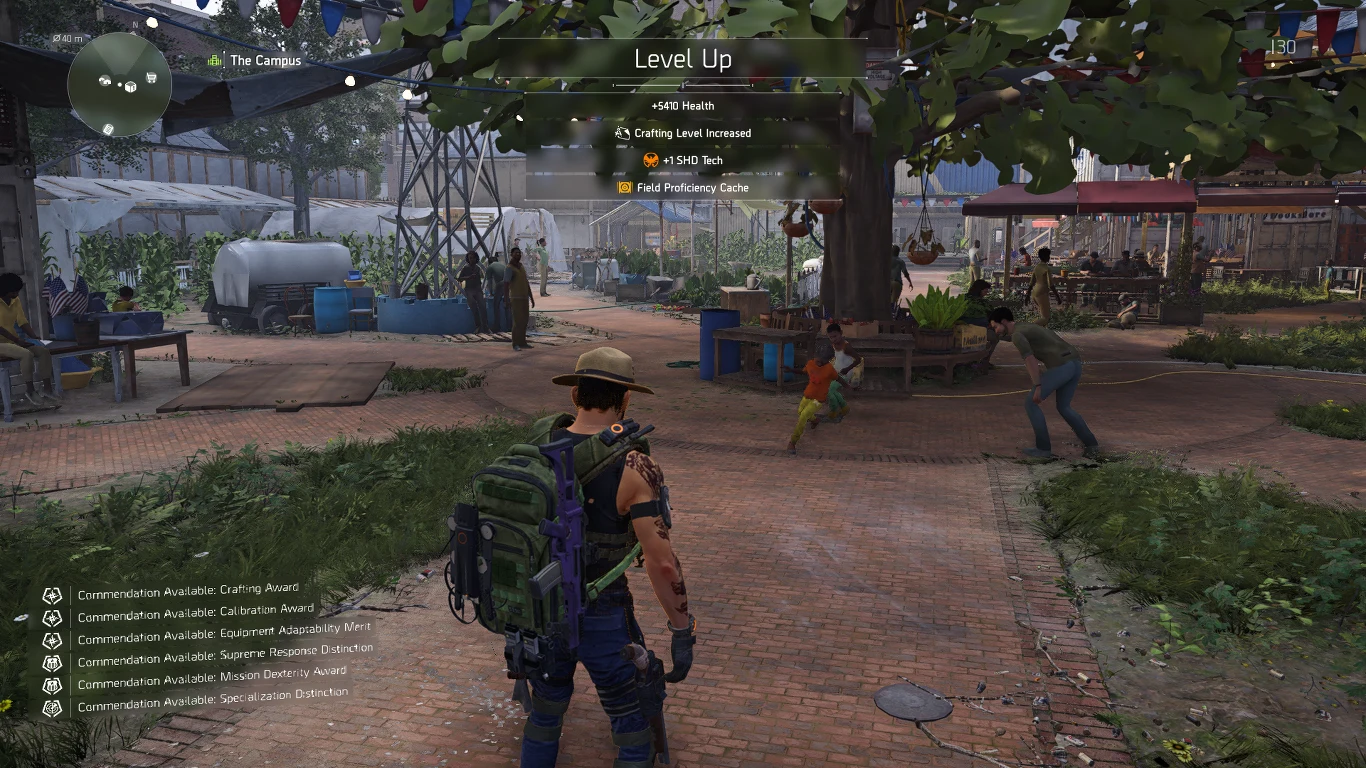Screen dimensions: 1366x768
Task: Click the Crafting Award commendation badge icon
Action: coord(52,592)
